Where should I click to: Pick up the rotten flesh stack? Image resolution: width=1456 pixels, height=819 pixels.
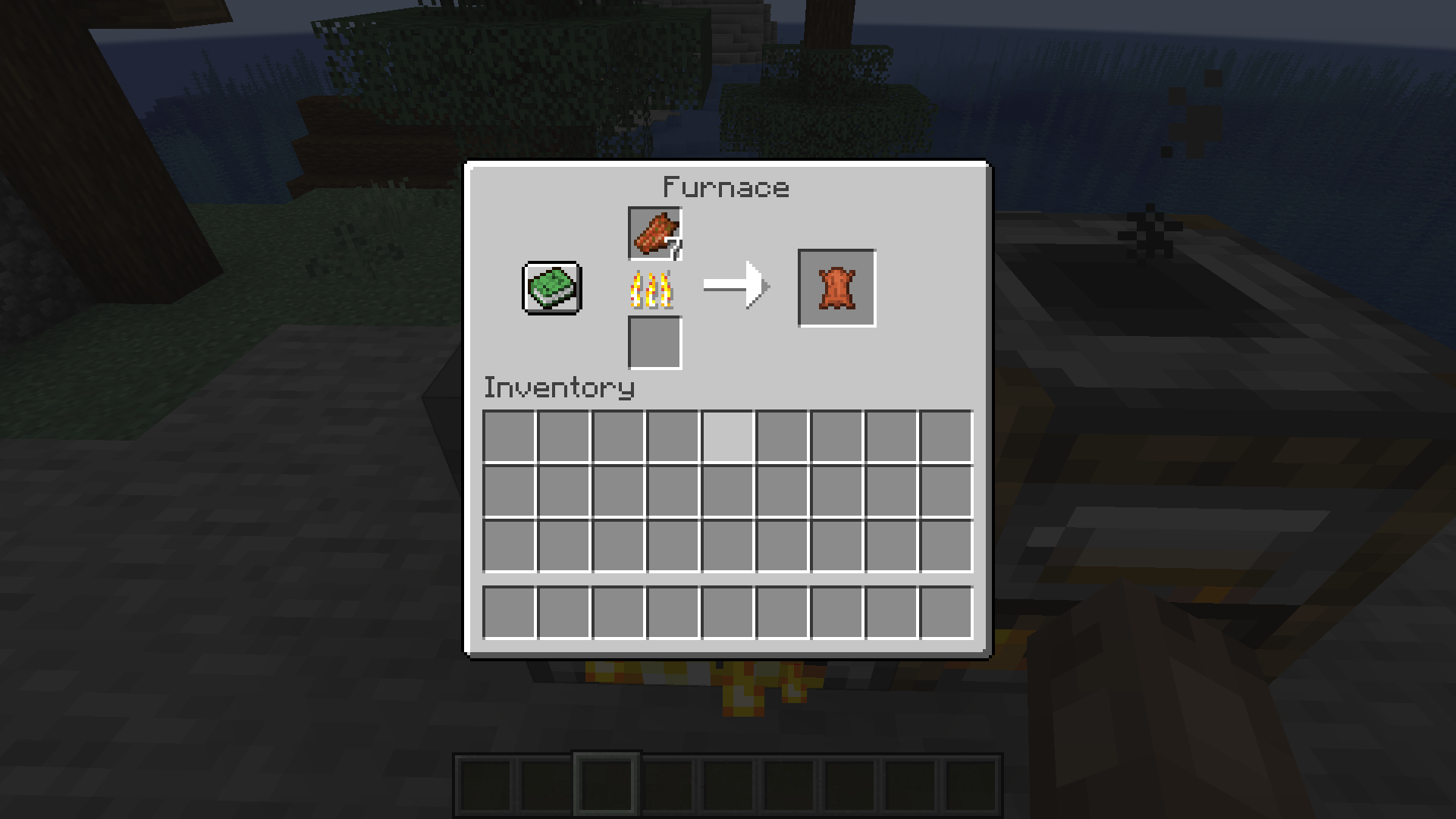654,234
